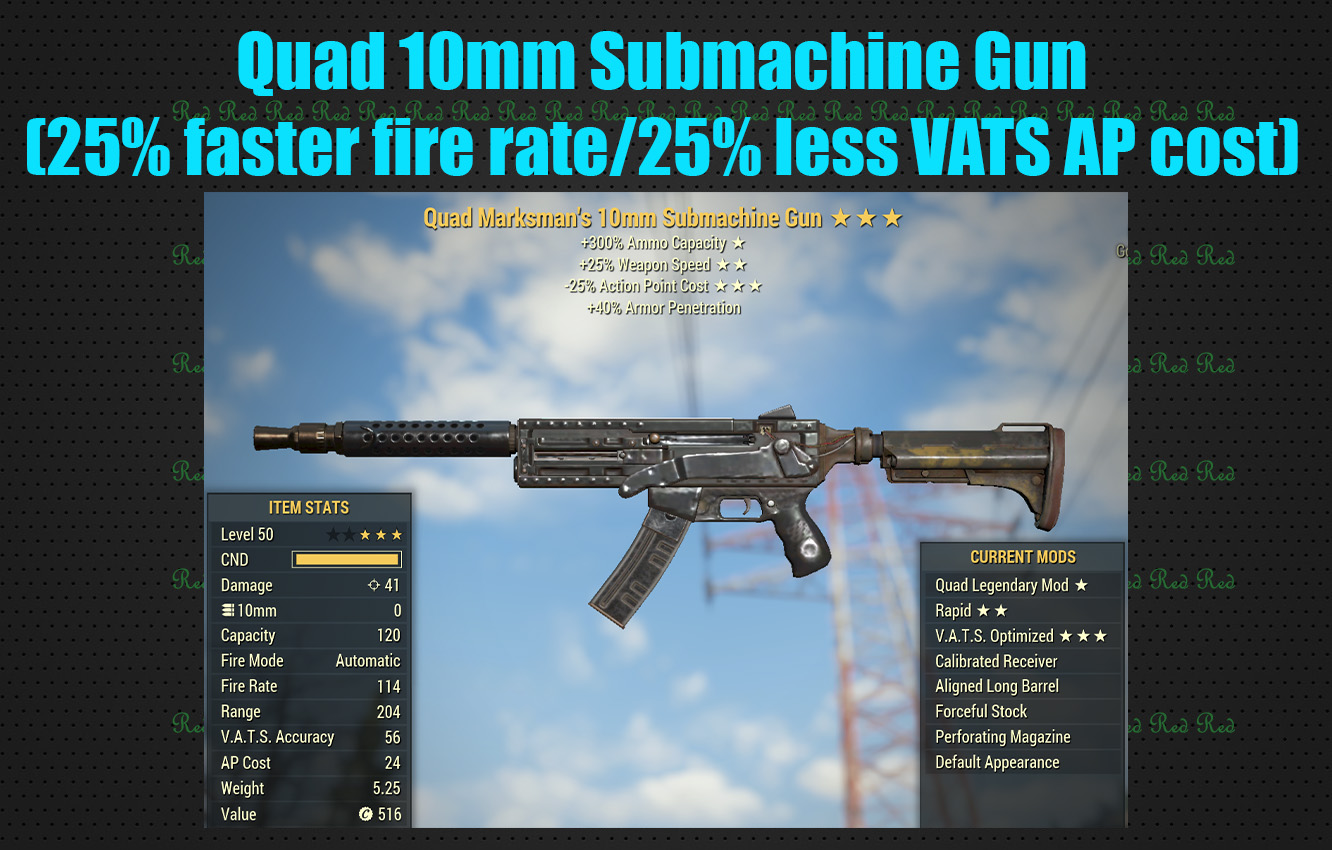
Task: Click the third star on V.A.T.S. Optimized
Action: (x=1098, y=635)
